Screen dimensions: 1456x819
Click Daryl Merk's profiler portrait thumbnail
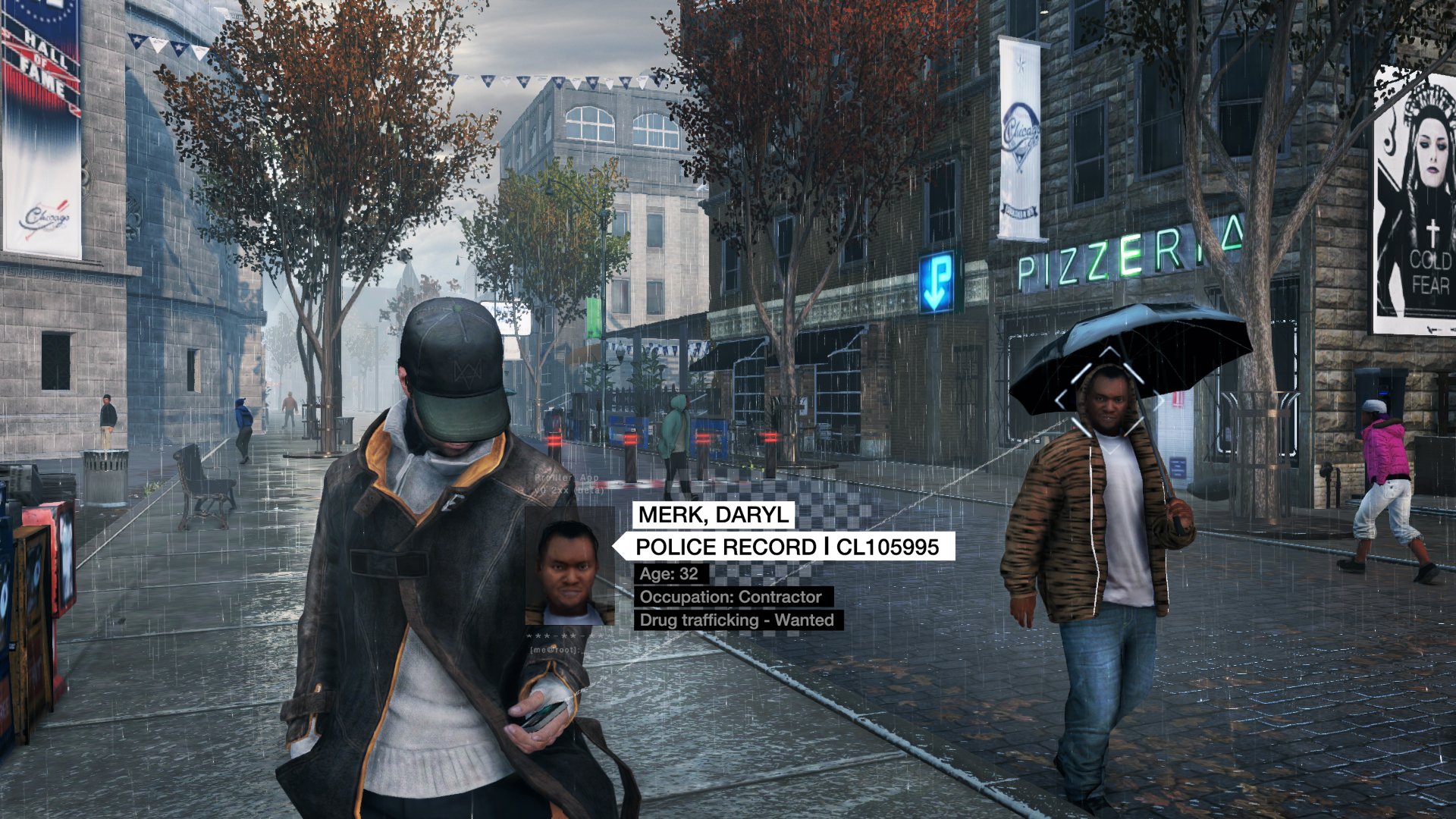pos(570,567)
